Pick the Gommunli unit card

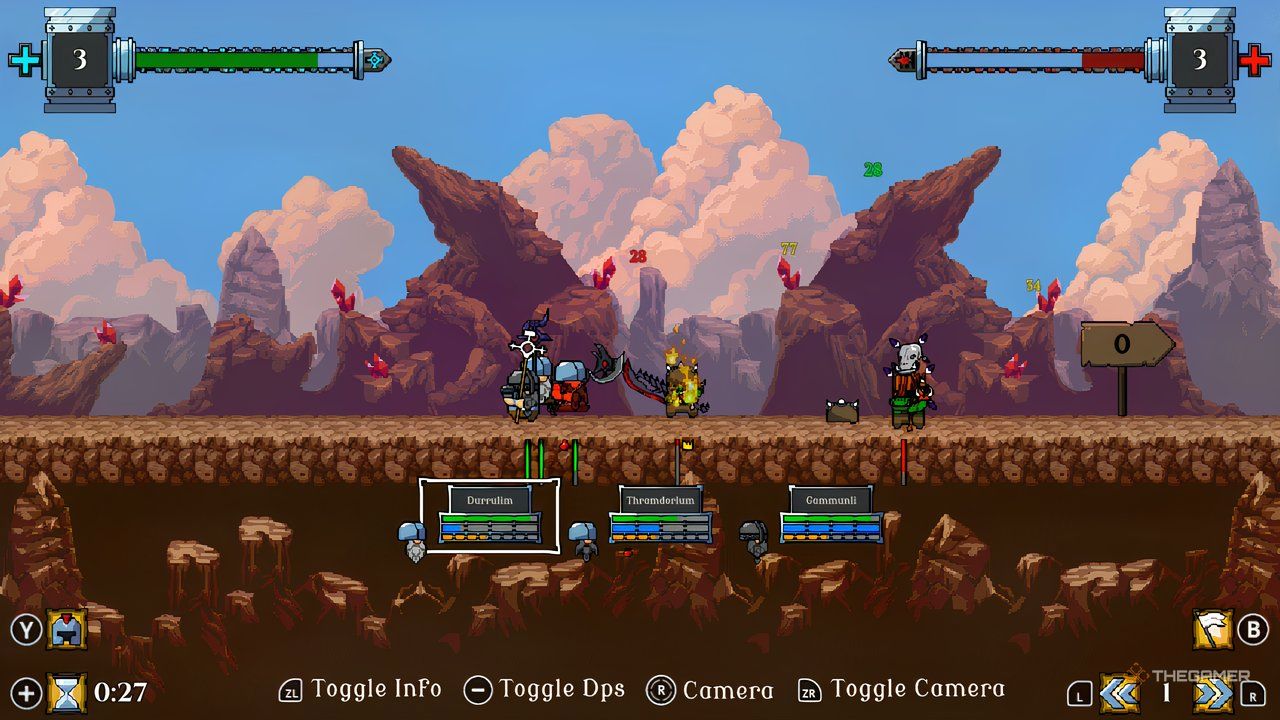pyautogui.click(x=830, y=515)
